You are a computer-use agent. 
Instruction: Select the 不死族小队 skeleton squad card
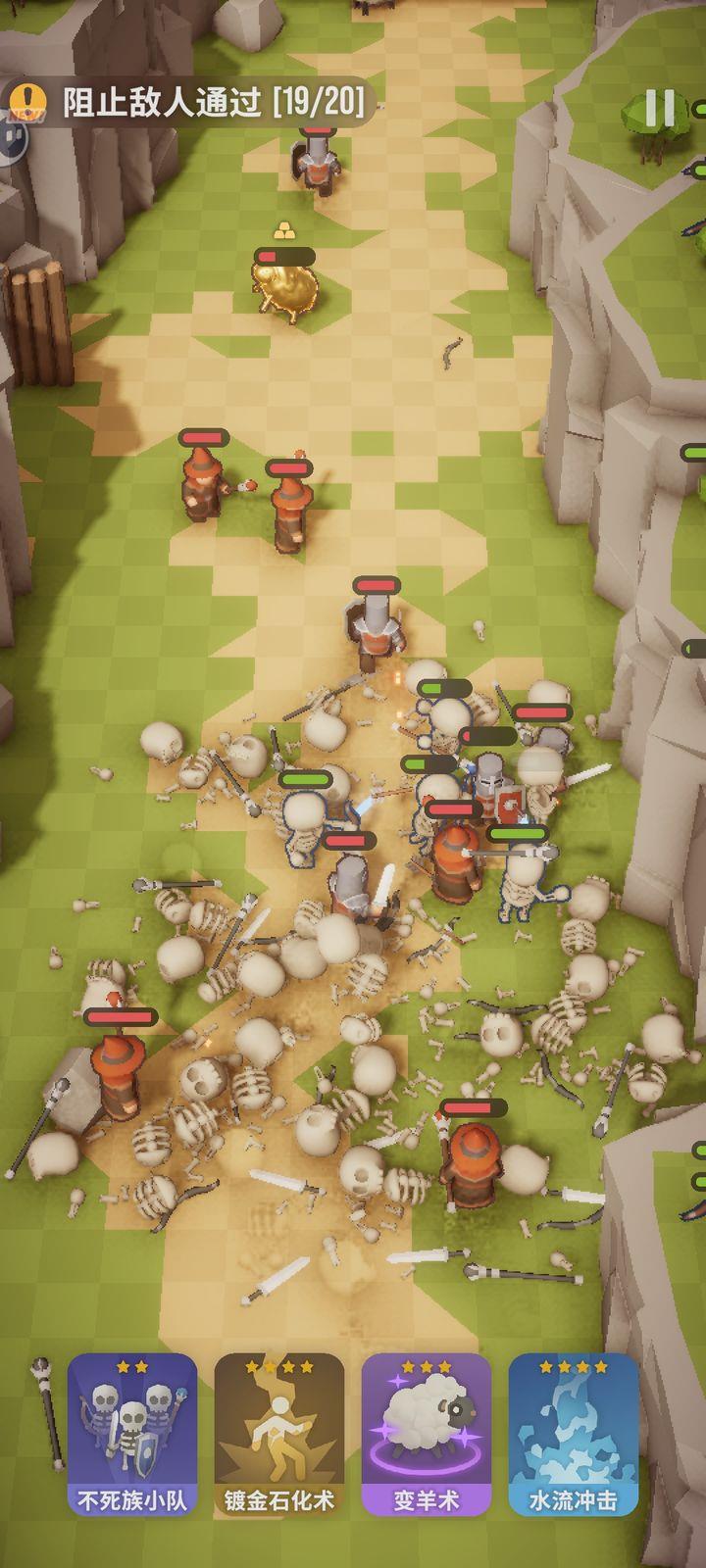[x=132, y=1434]
